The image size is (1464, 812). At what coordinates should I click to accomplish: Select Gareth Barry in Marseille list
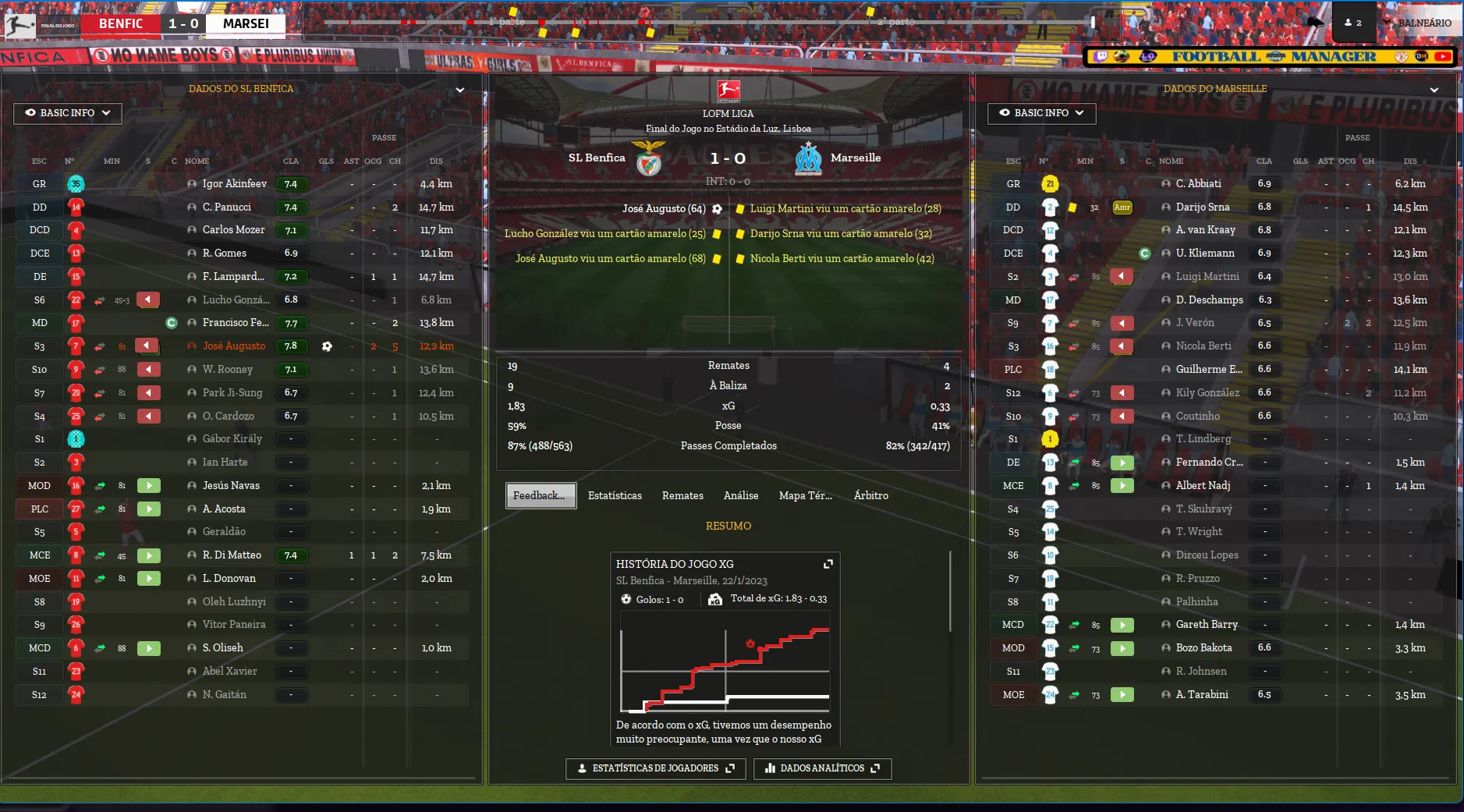pos(1207,625)
